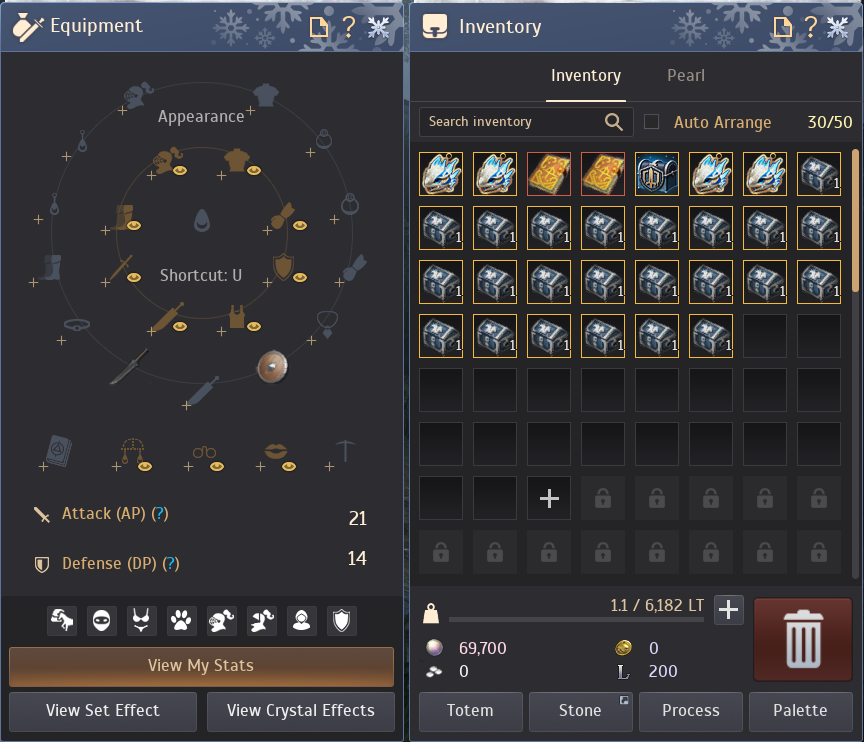Click the Defense (DP) help question mark
Screen dimensions: 864x742
click(x=171, y=564)
